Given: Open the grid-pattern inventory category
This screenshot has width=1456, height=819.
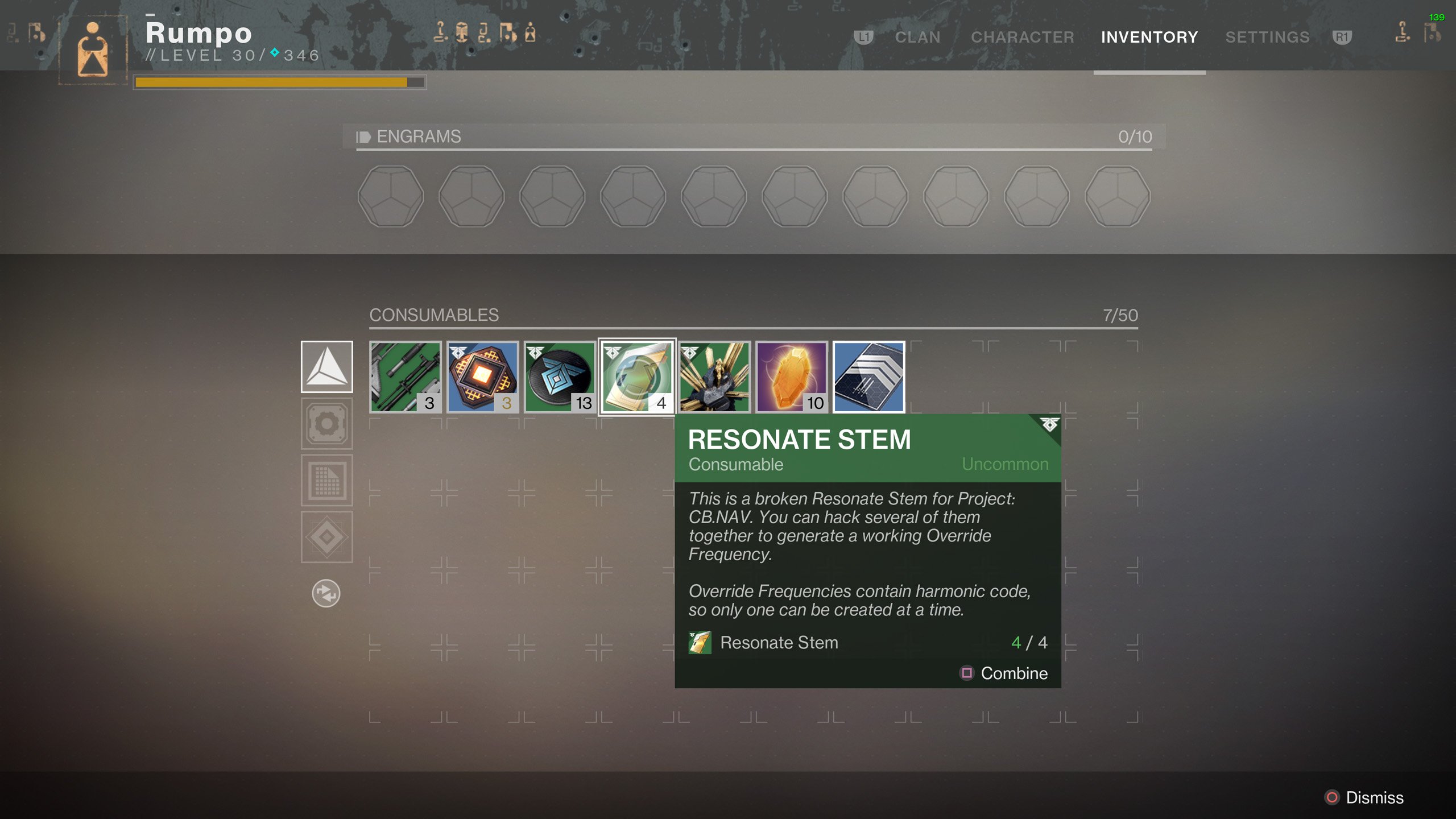Looking at the screenshot, I should pyautogui.click(x=326, y=481).
